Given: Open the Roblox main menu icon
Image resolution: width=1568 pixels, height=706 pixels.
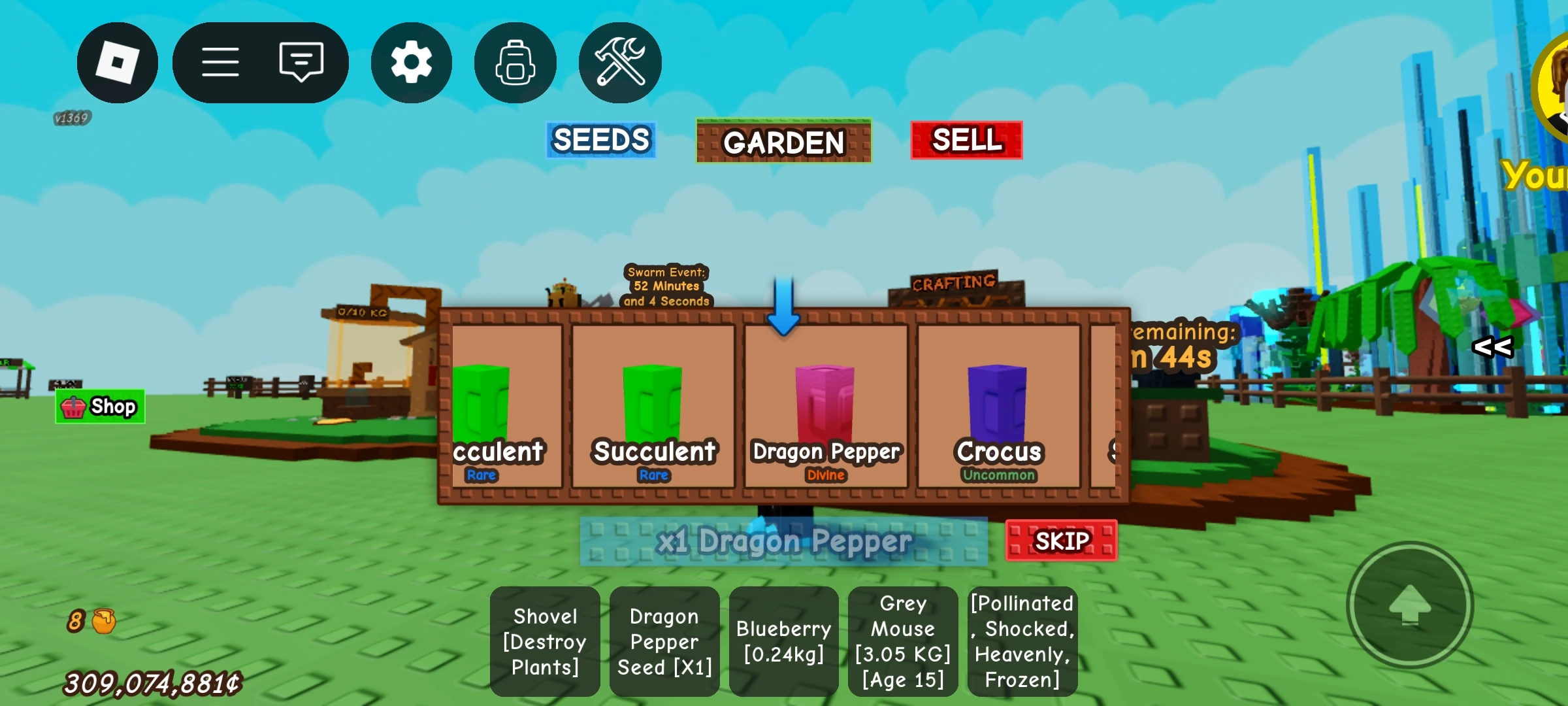Looking at the screenshot, I should click(118, 62).
